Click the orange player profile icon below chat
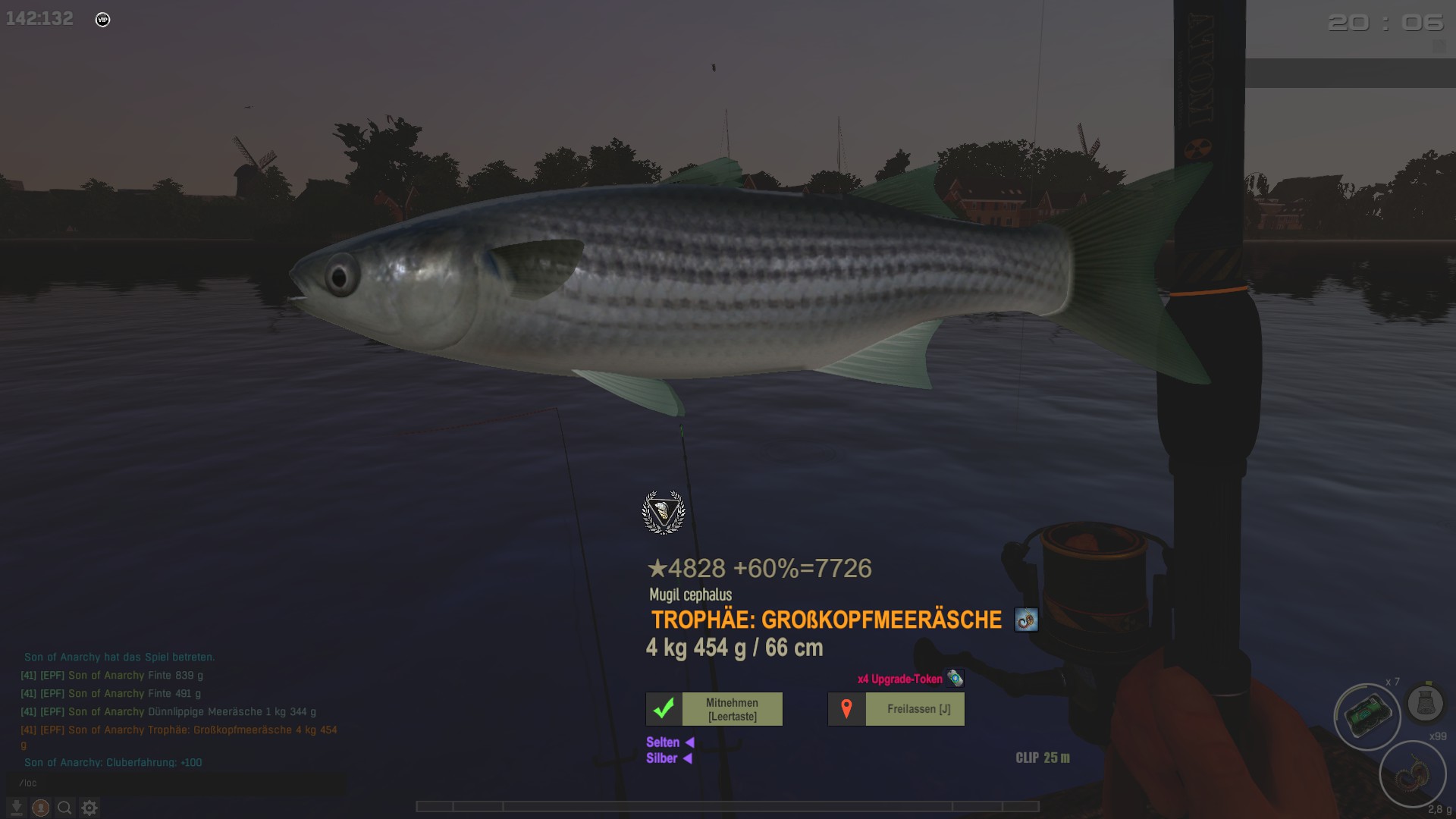Screen dimensions: 1456x819 coord(41,808)
